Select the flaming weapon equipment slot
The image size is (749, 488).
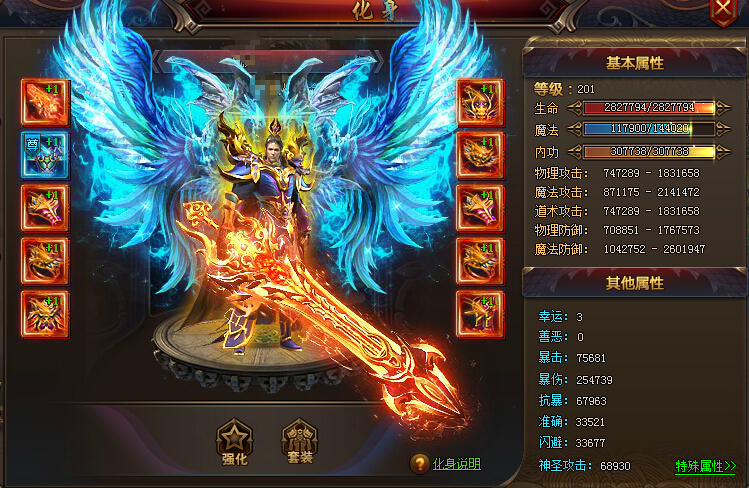(x=45, y=102)
